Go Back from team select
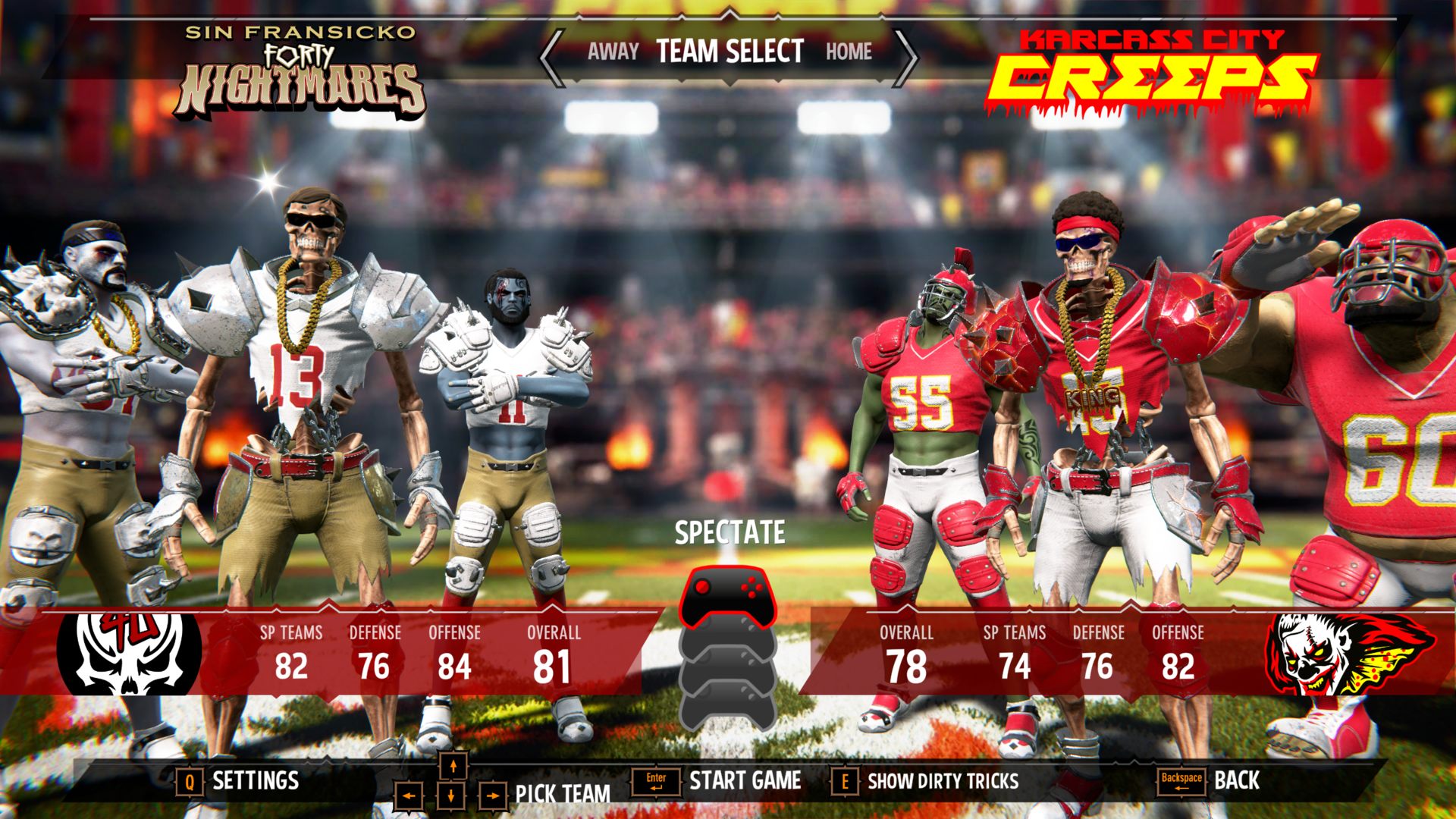Screen dimensions: 1456x819 1236,780
